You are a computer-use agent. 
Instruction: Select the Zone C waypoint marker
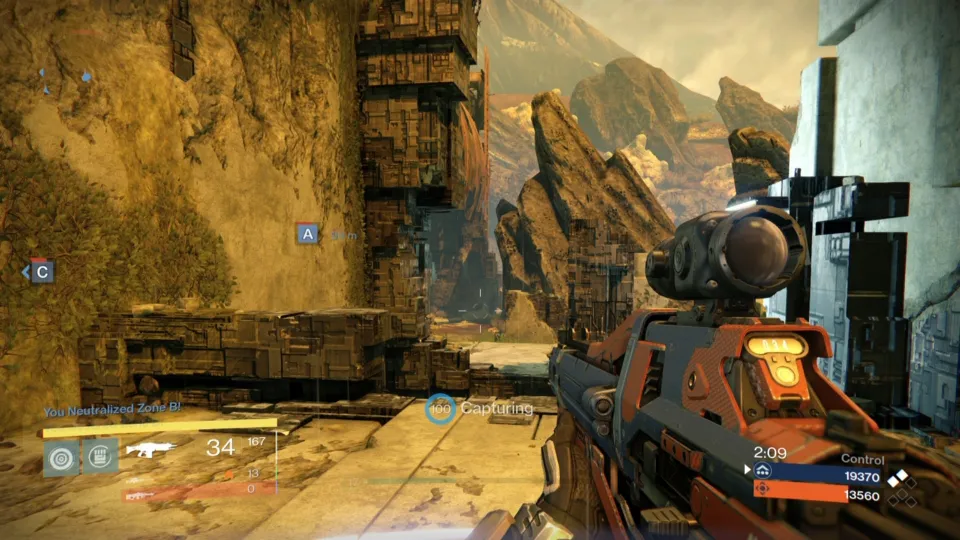tap(41, 270)
